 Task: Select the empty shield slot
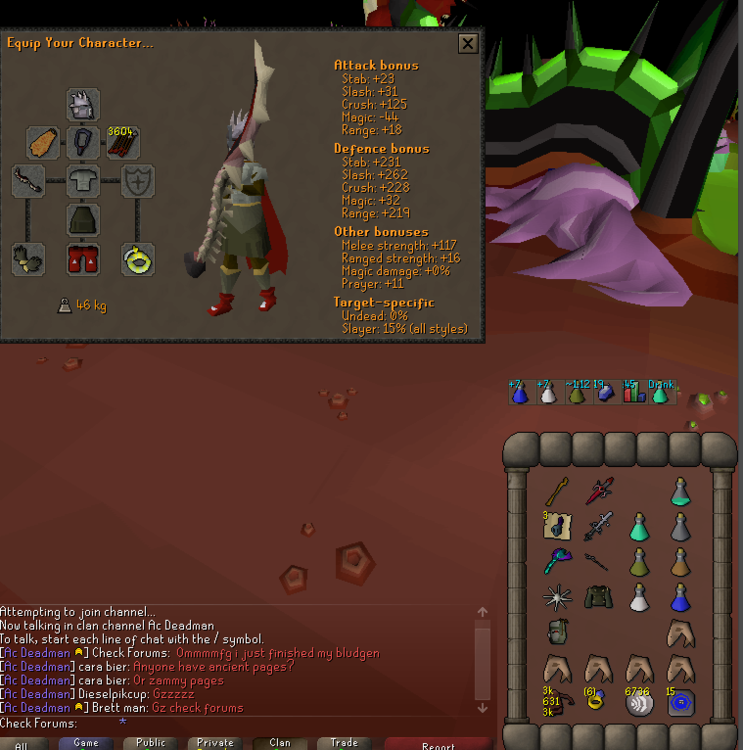138,182
